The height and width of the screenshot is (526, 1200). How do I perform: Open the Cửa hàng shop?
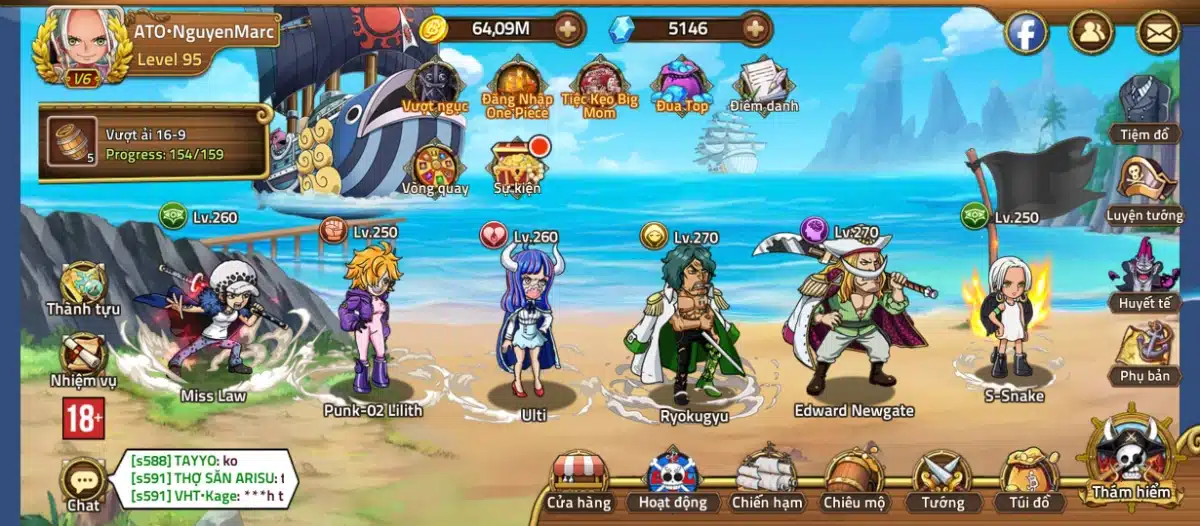[x=579, y=478]
